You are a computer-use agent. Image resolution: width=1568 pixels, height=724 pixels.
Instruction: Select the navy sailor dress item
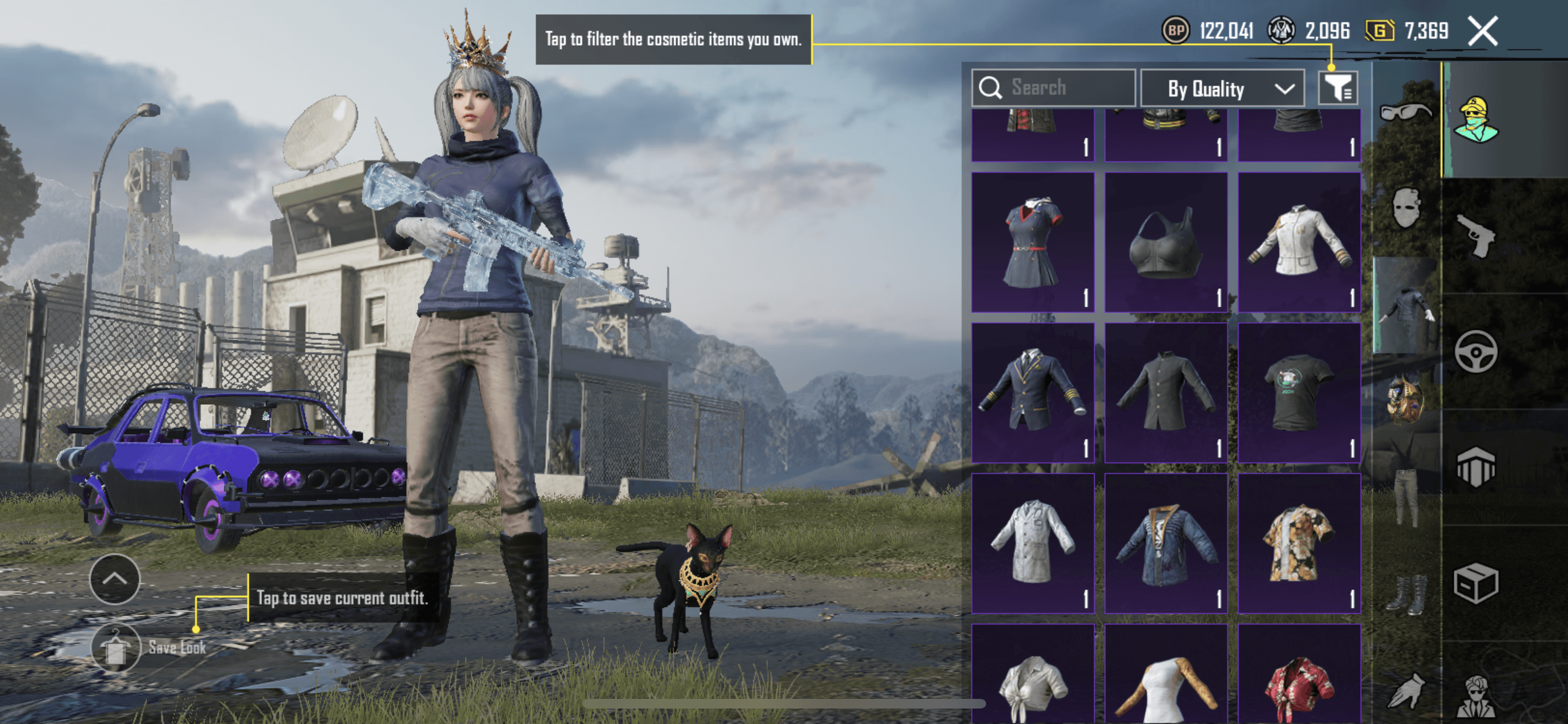(1032, 242)
